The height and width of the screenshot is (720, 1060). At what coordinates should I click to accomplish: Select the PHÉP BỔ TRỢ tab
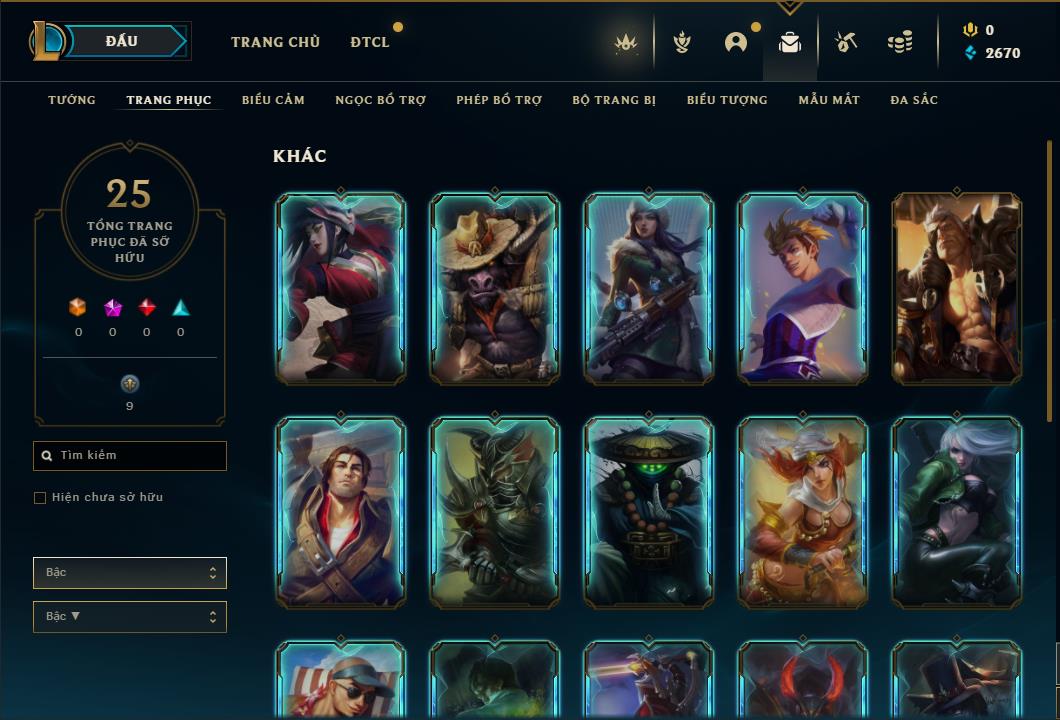point(499,100)
